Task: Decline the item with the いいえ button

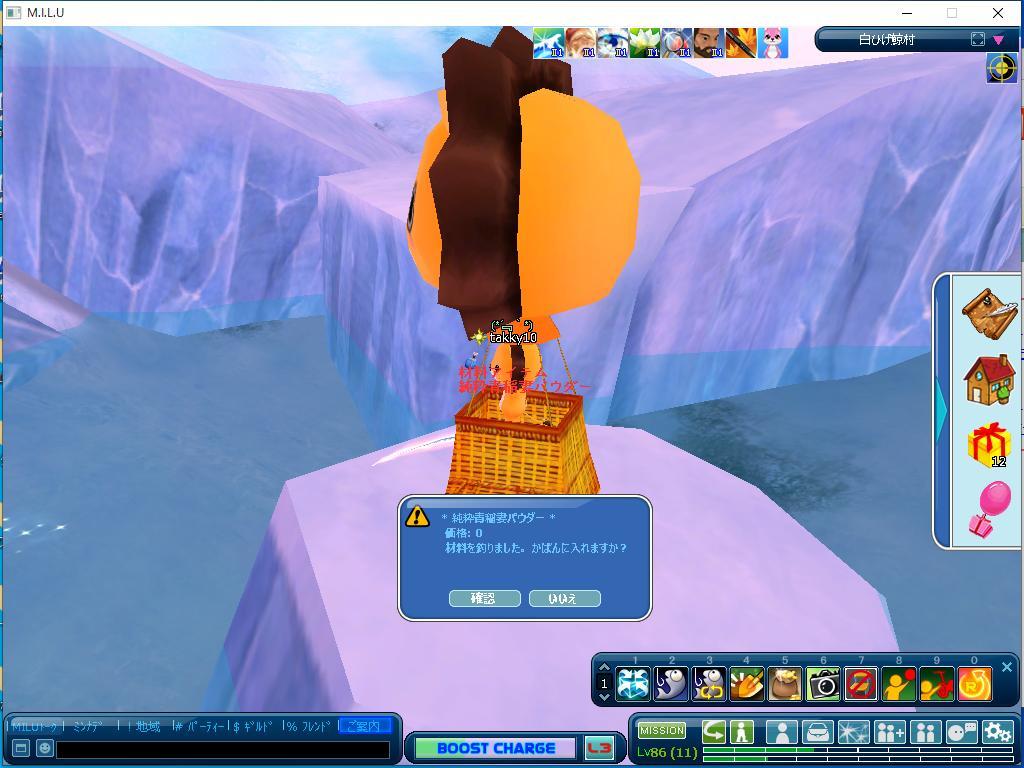Action: pos(564,598)
